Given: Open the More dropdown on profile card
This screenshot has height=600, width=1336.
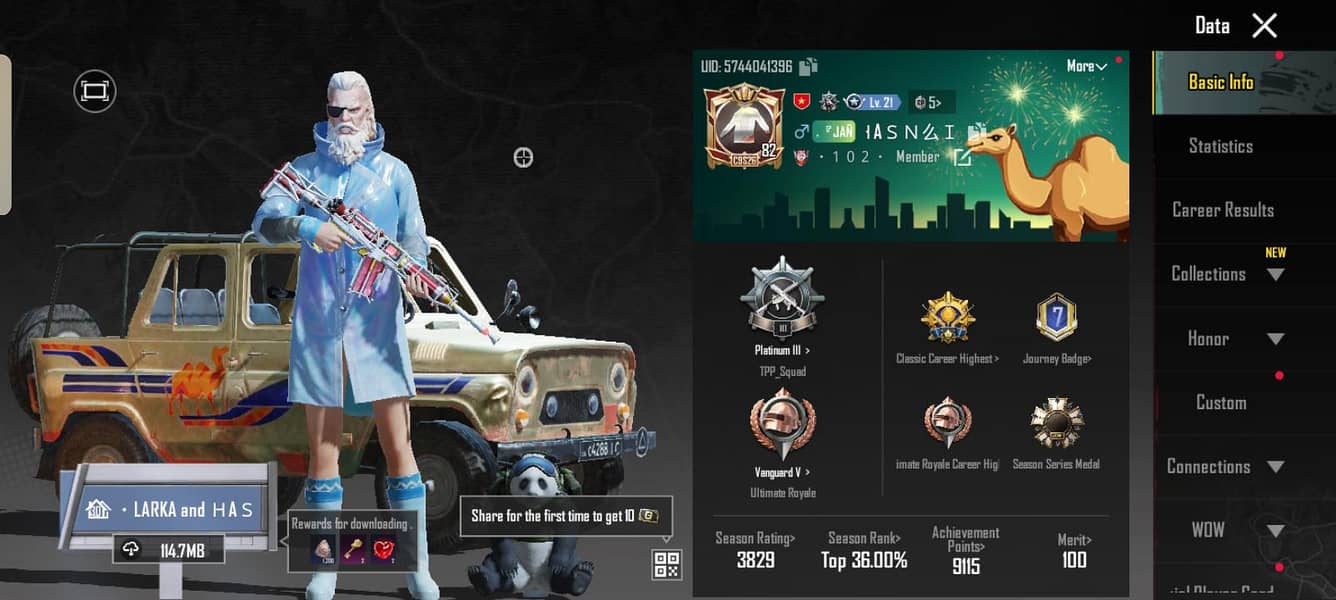Looking at the screenshot, I should (x=1086, y=66).
